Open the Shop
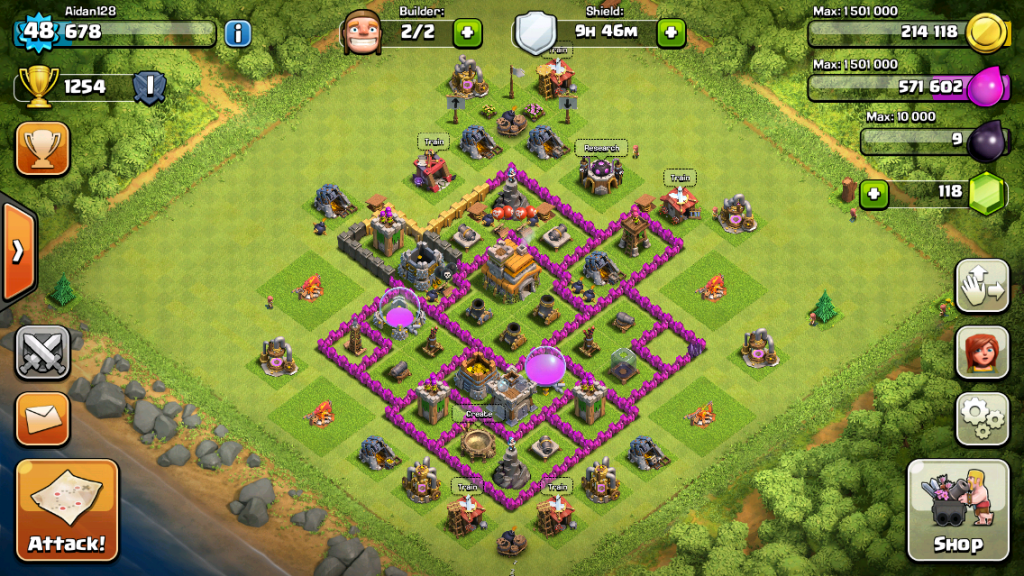The height and width of the screenshot is (576, 1024). tap(958, 511)
